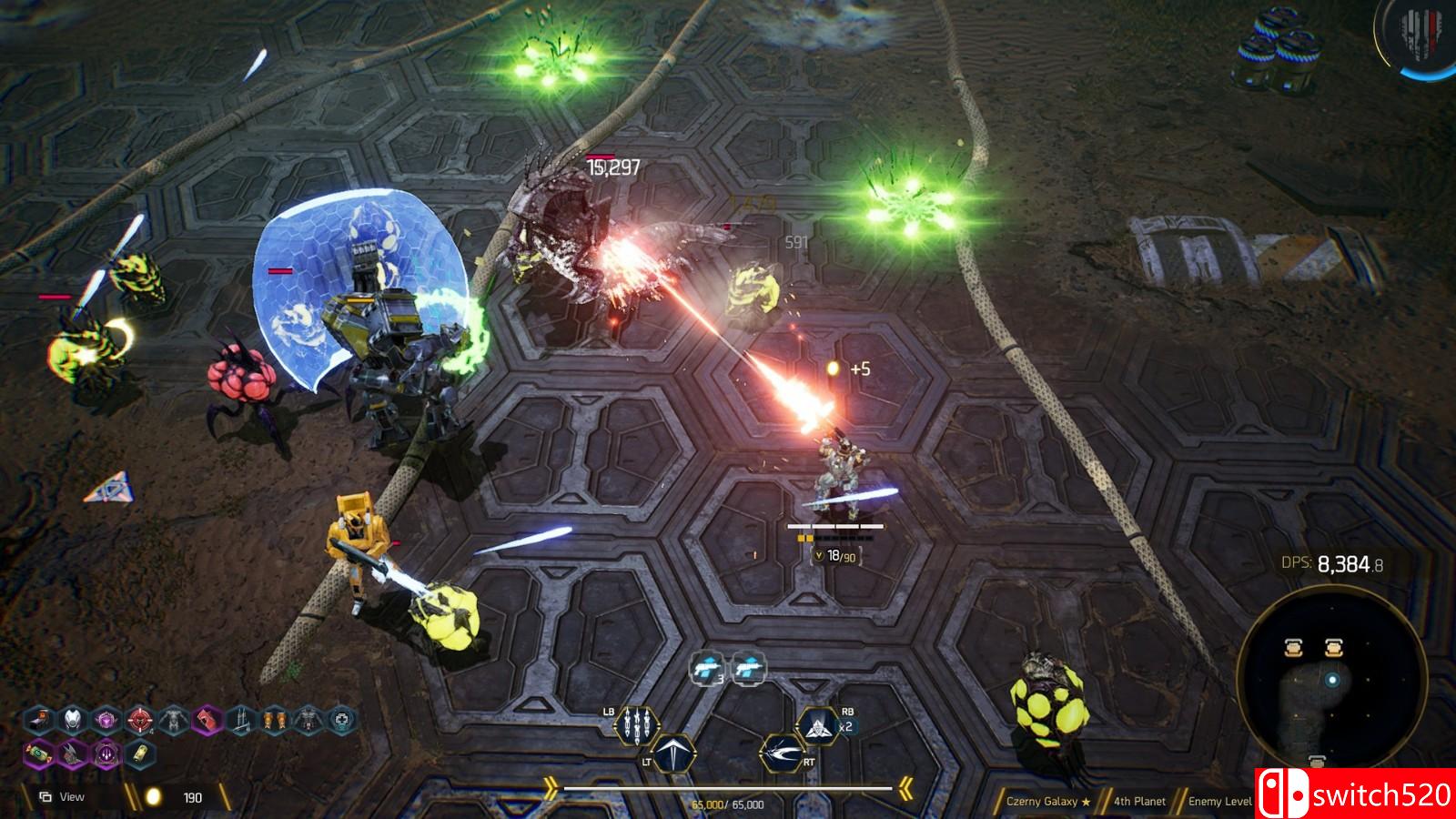Select the red card perk icon
This screenshot has height=819, width=1456.
click(x=207, y=720)
